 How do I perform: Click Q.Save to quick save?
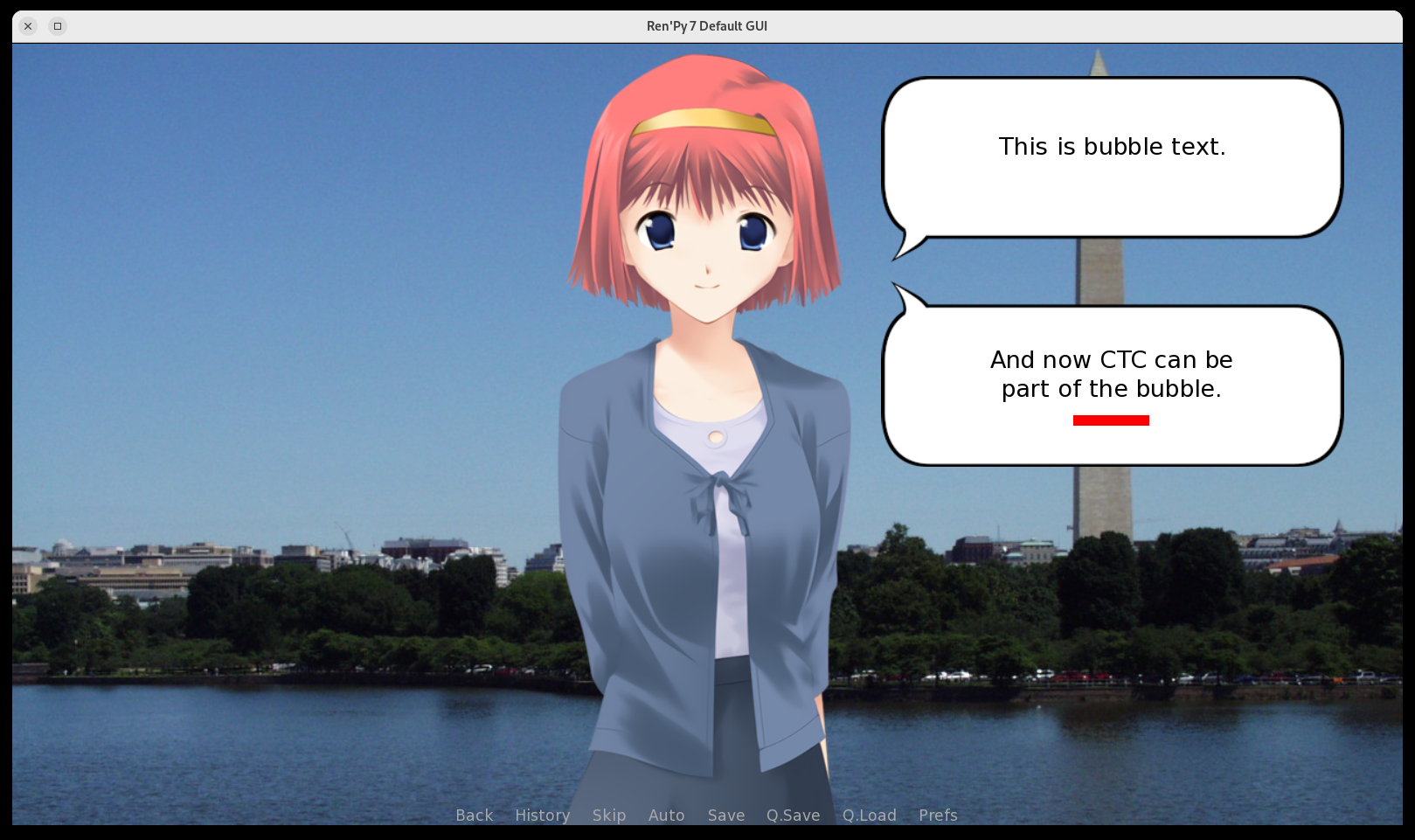[793, 815]
